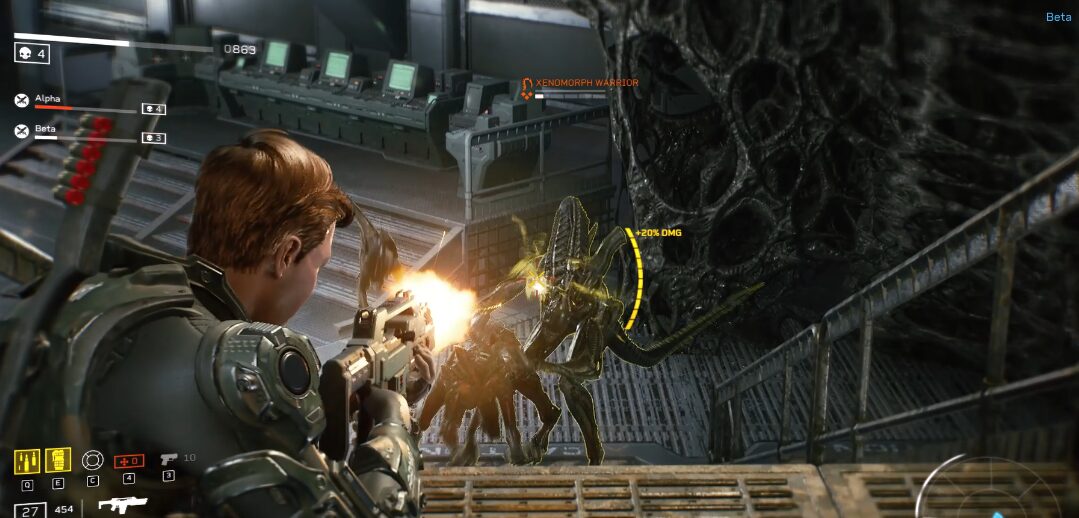Activate the yellow ammo bullets ability
Screen dimensions: 1079x518
point(27,462)
